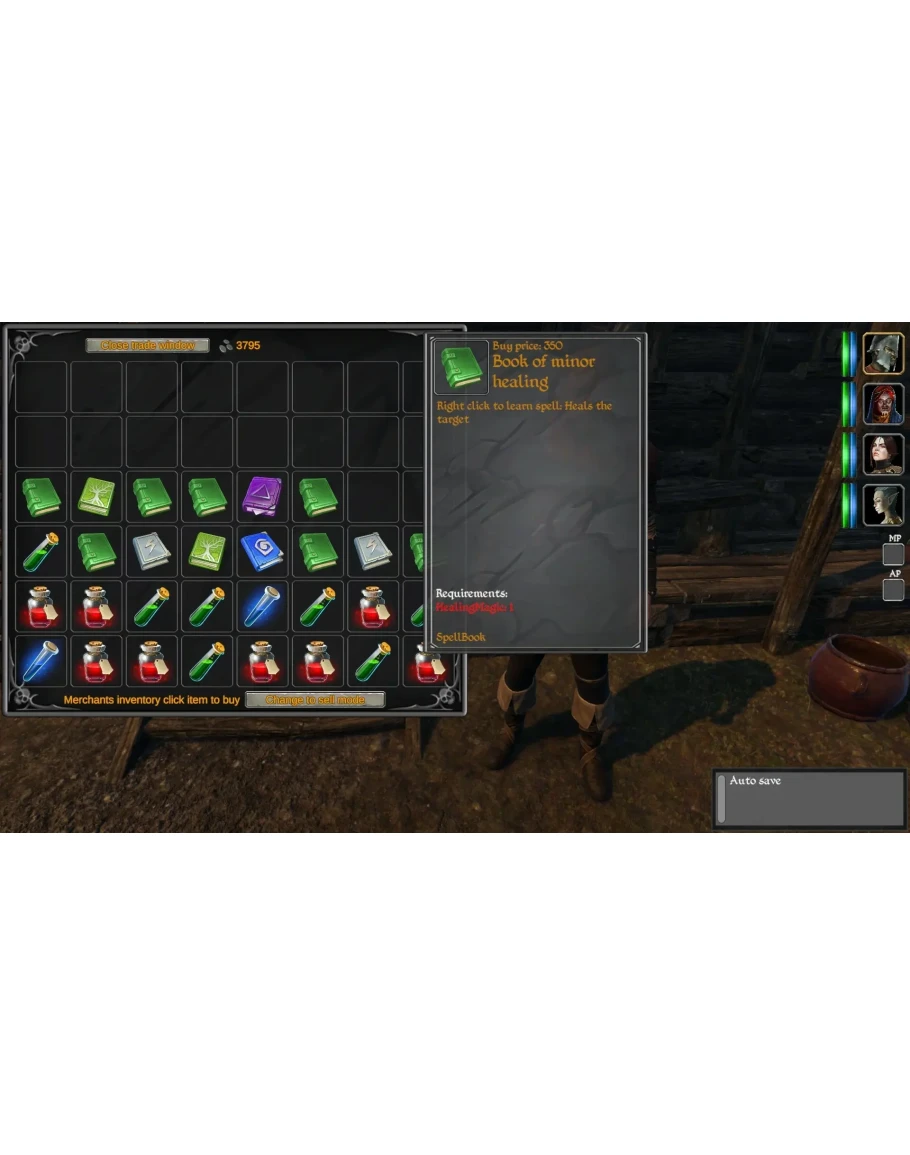
Task: Close the trade window
Action: pyautogui.click(x=147, y=346)
